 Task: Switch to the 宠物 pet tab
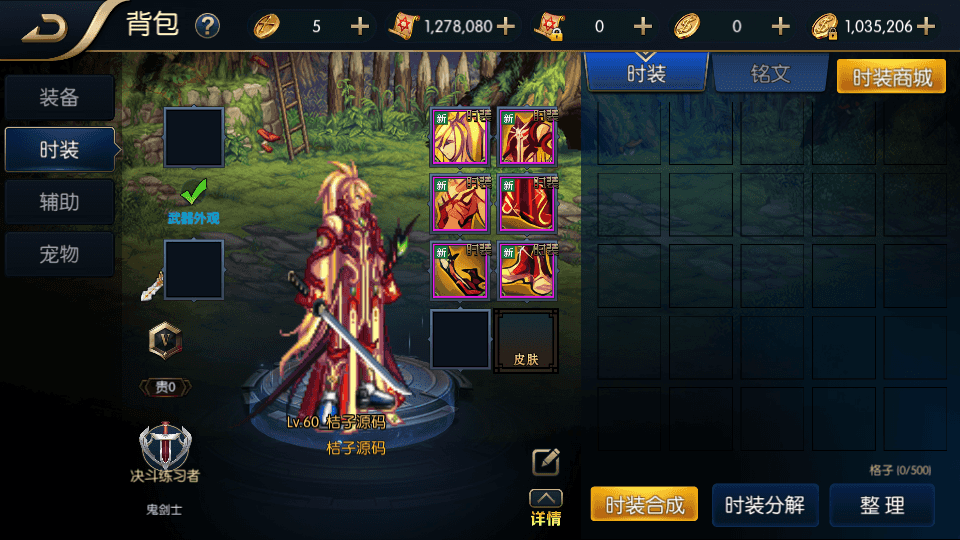59,254
